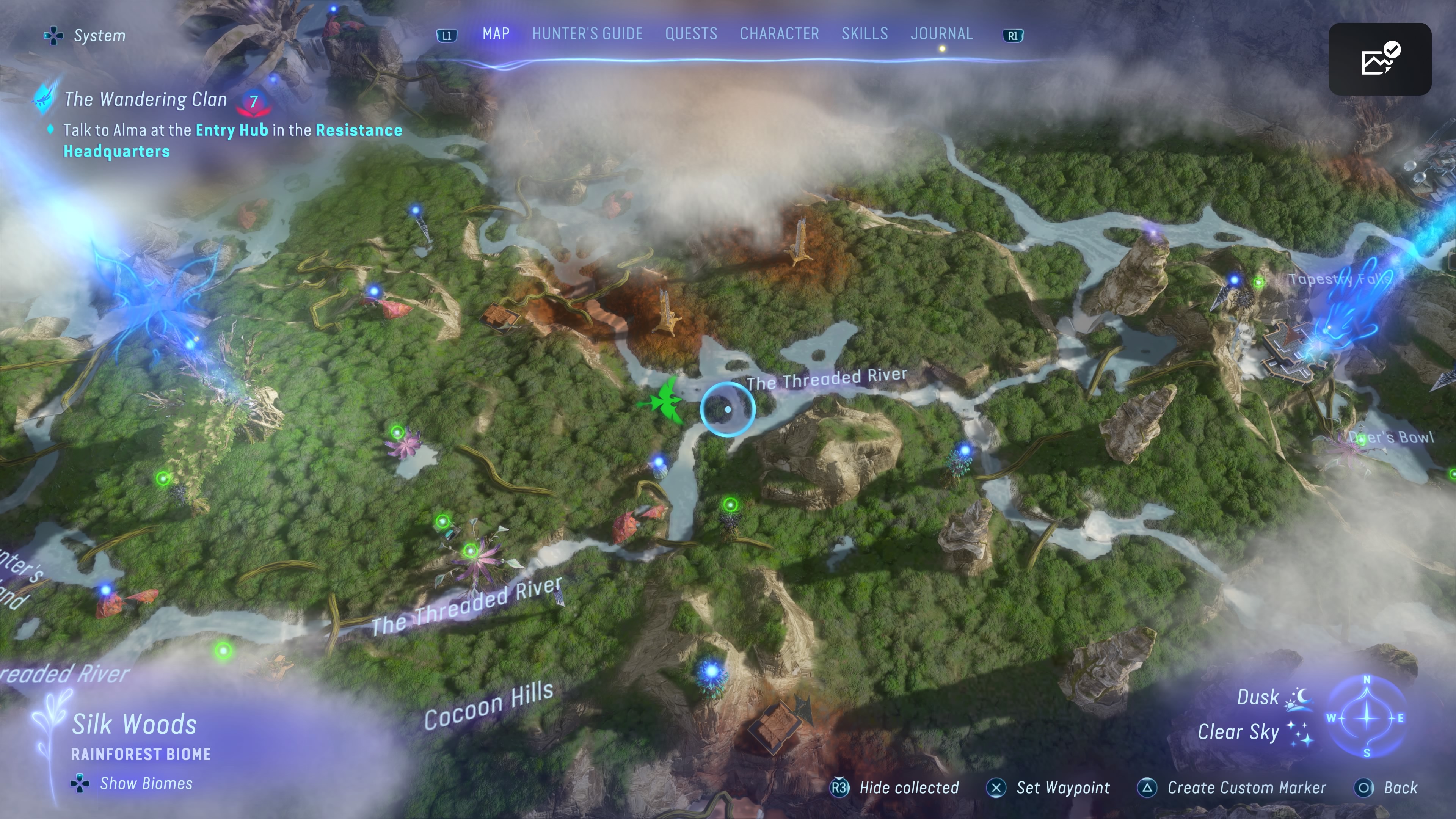The image size is (1456, 819).
Task: Open the System menu
Action: click(x=85, y=36)
